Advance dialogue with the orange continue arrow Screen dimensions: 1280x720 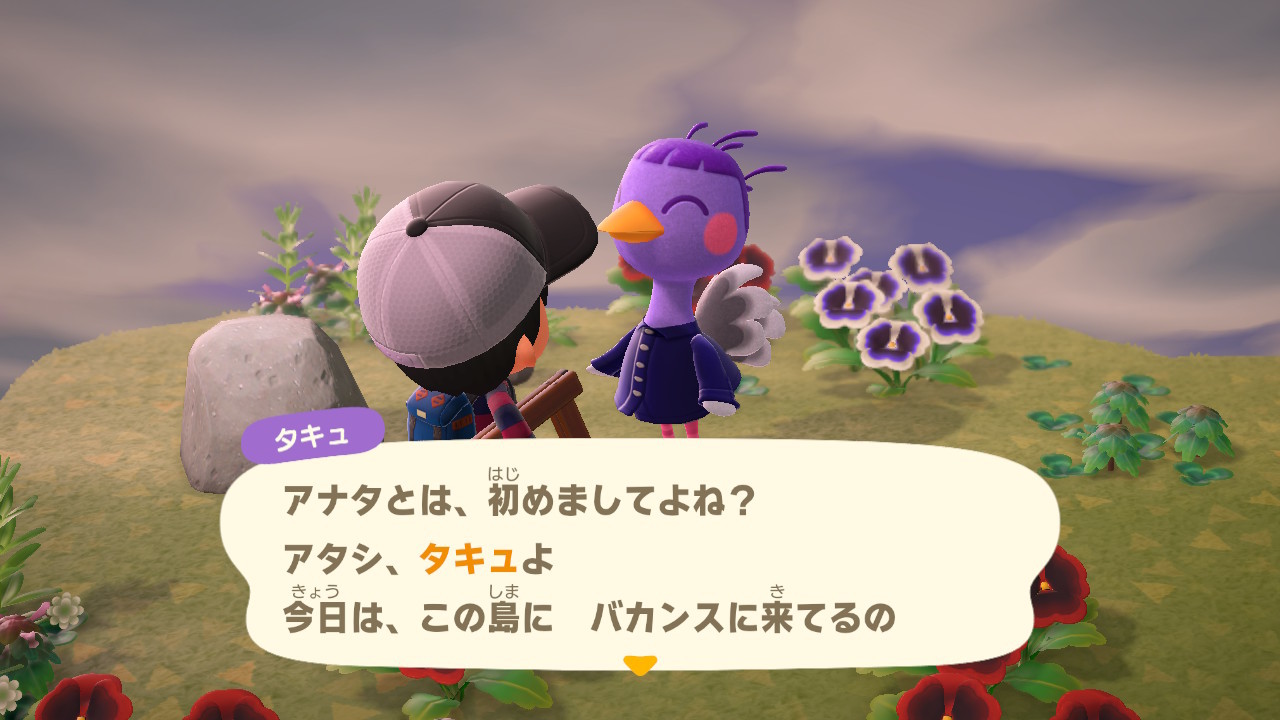click(x=639, y=664)
